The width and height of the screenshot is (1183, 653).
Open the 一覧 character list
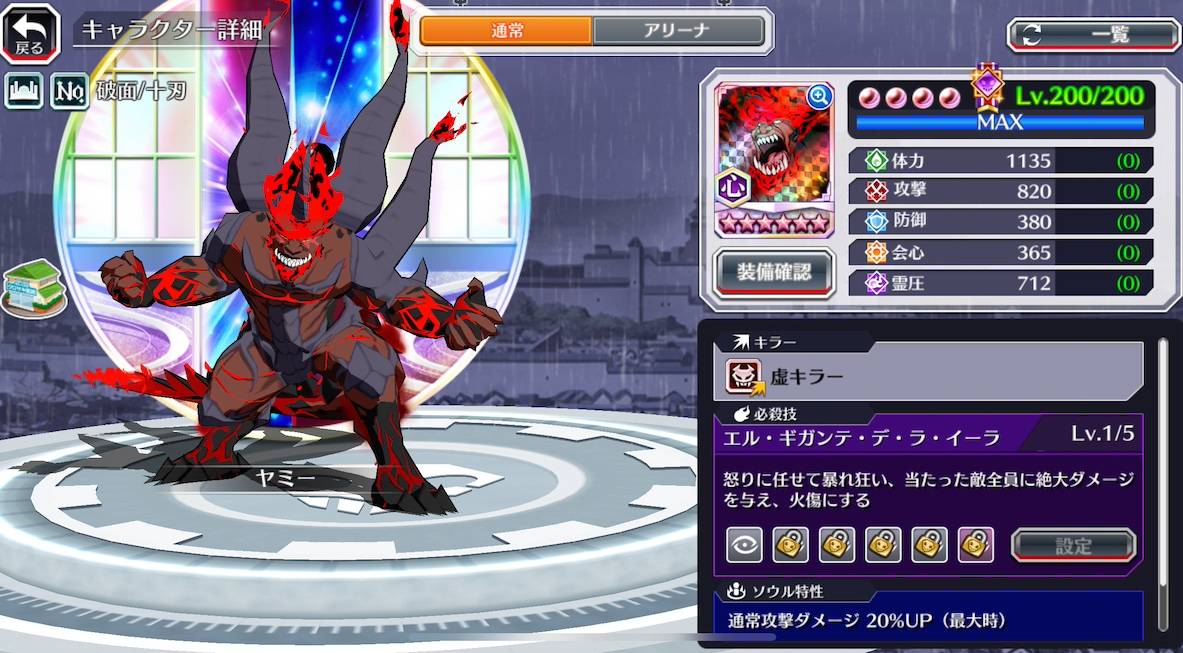pos(1093,35)
